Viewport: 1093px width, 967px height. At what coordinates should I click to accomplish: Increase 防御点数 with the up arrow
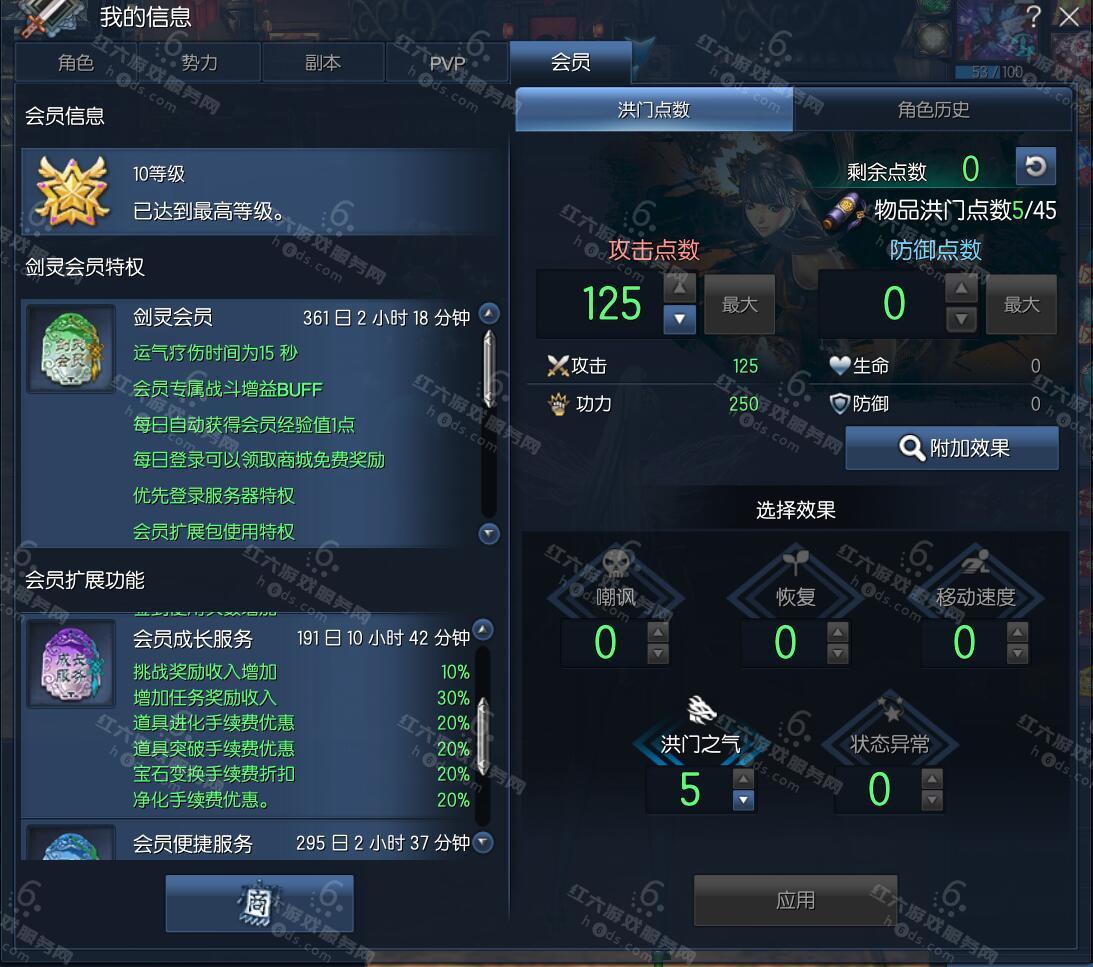pos(961,290)
